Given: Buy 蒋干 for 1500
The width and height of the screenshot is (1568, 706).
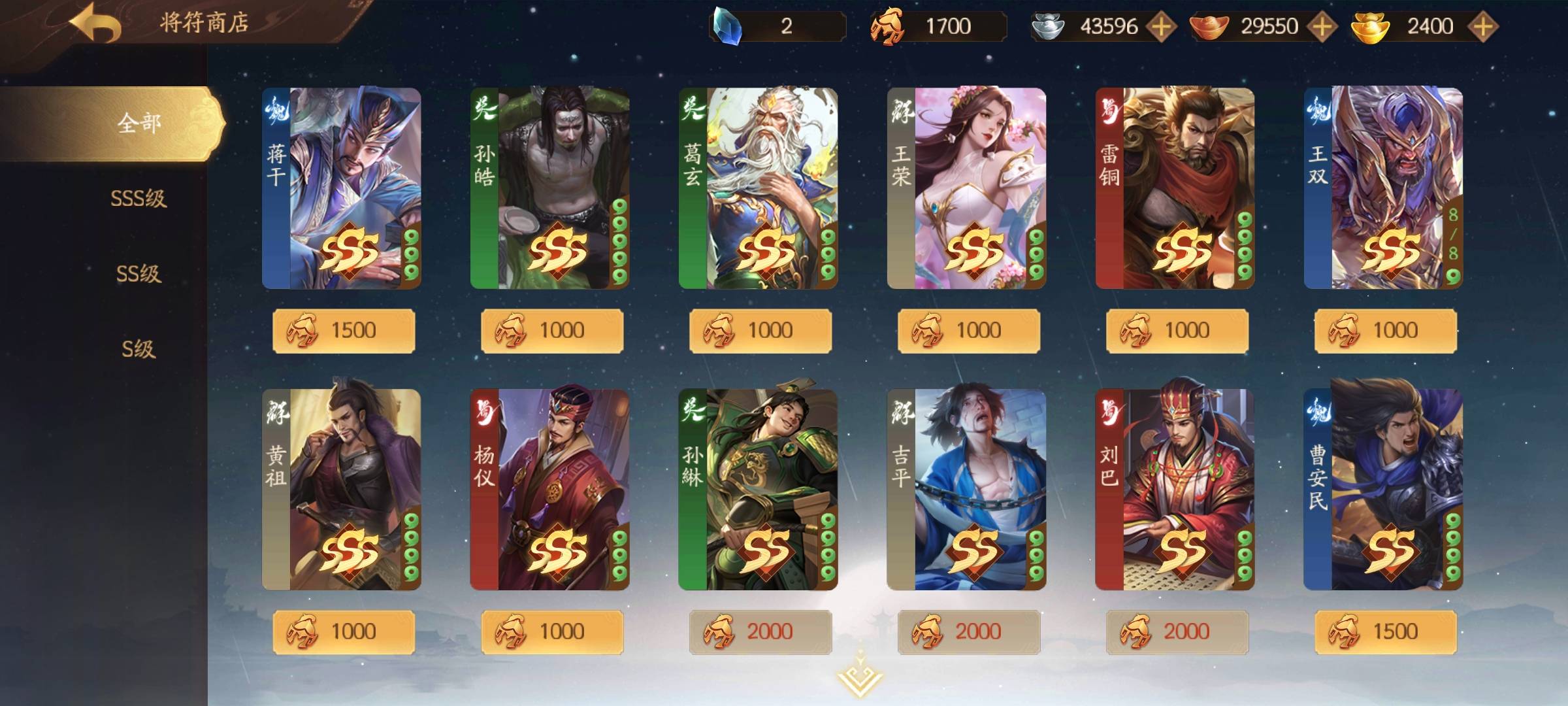Looking at the screenshot, I should pos(344,331).
